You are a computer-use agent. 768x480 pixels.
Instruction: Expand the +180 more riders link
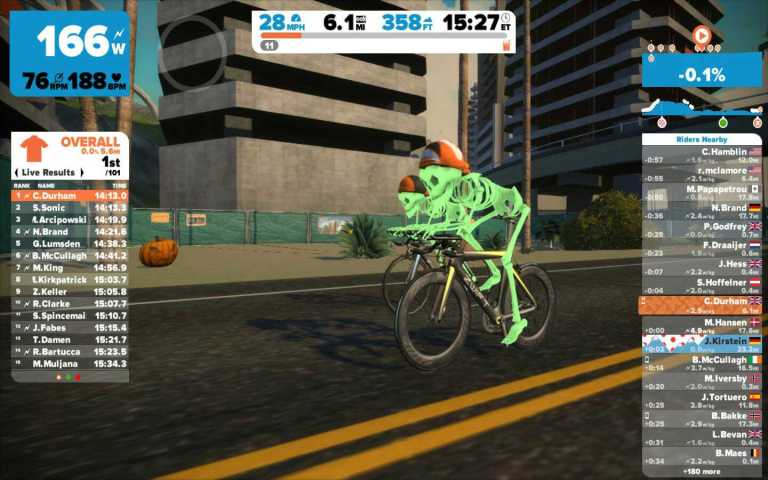[x=701, y=470]
